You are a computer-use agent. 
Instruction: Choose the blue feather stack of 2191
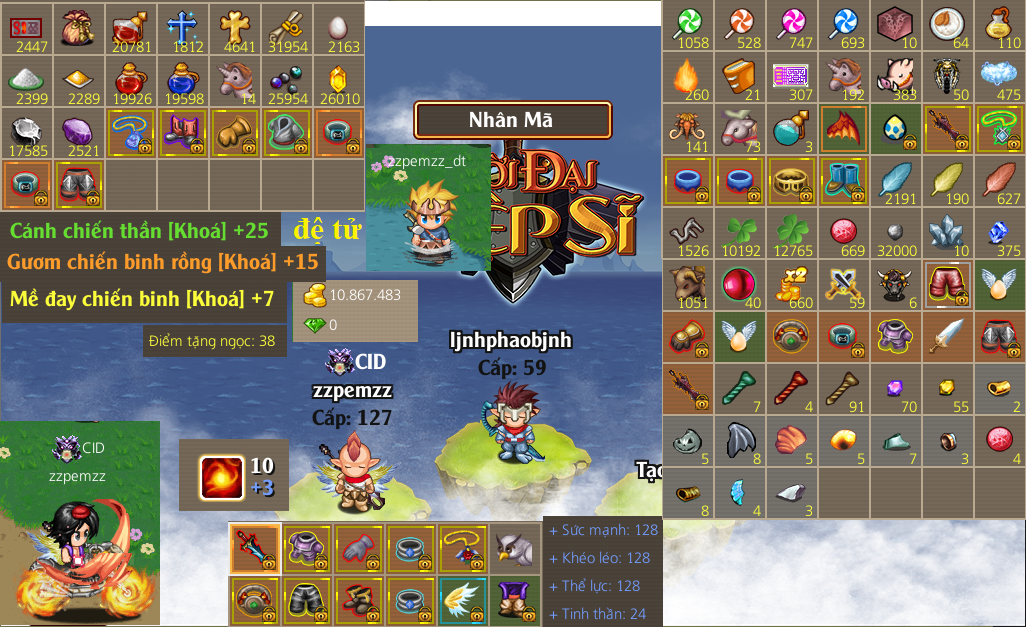[x=896, y=181]
